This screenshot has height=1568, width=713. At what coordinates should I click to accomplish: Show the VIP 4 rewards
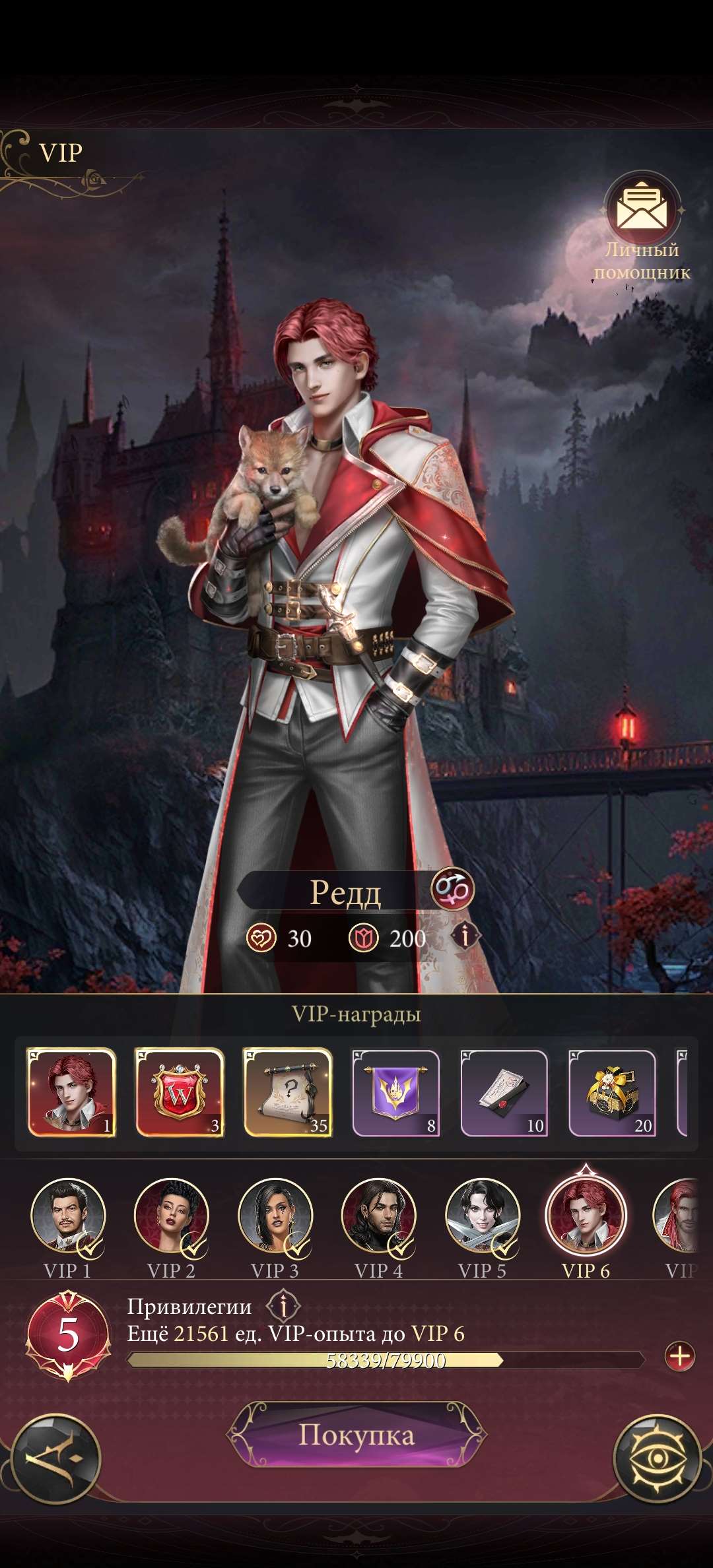coord(379,1216)
